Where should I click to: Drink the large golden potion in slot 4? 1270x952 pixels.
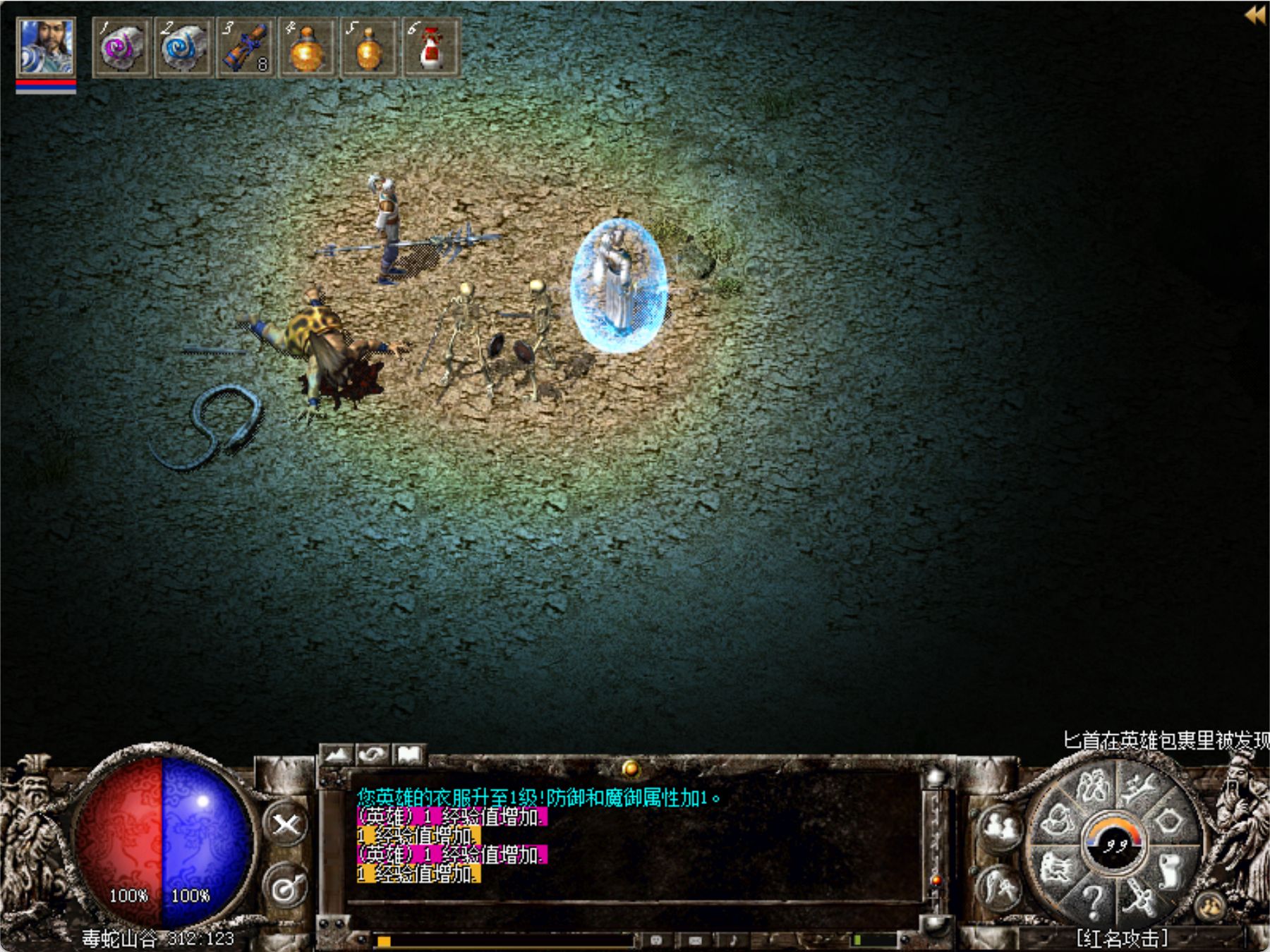tap(307, 48)
